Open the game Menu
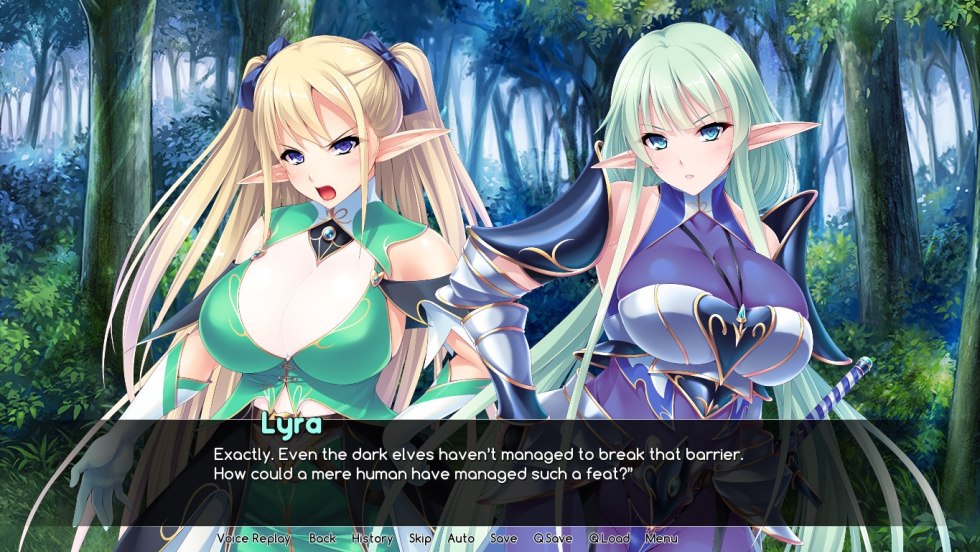The height and width of the screenshot is (552, 980). tap(661, 538)
